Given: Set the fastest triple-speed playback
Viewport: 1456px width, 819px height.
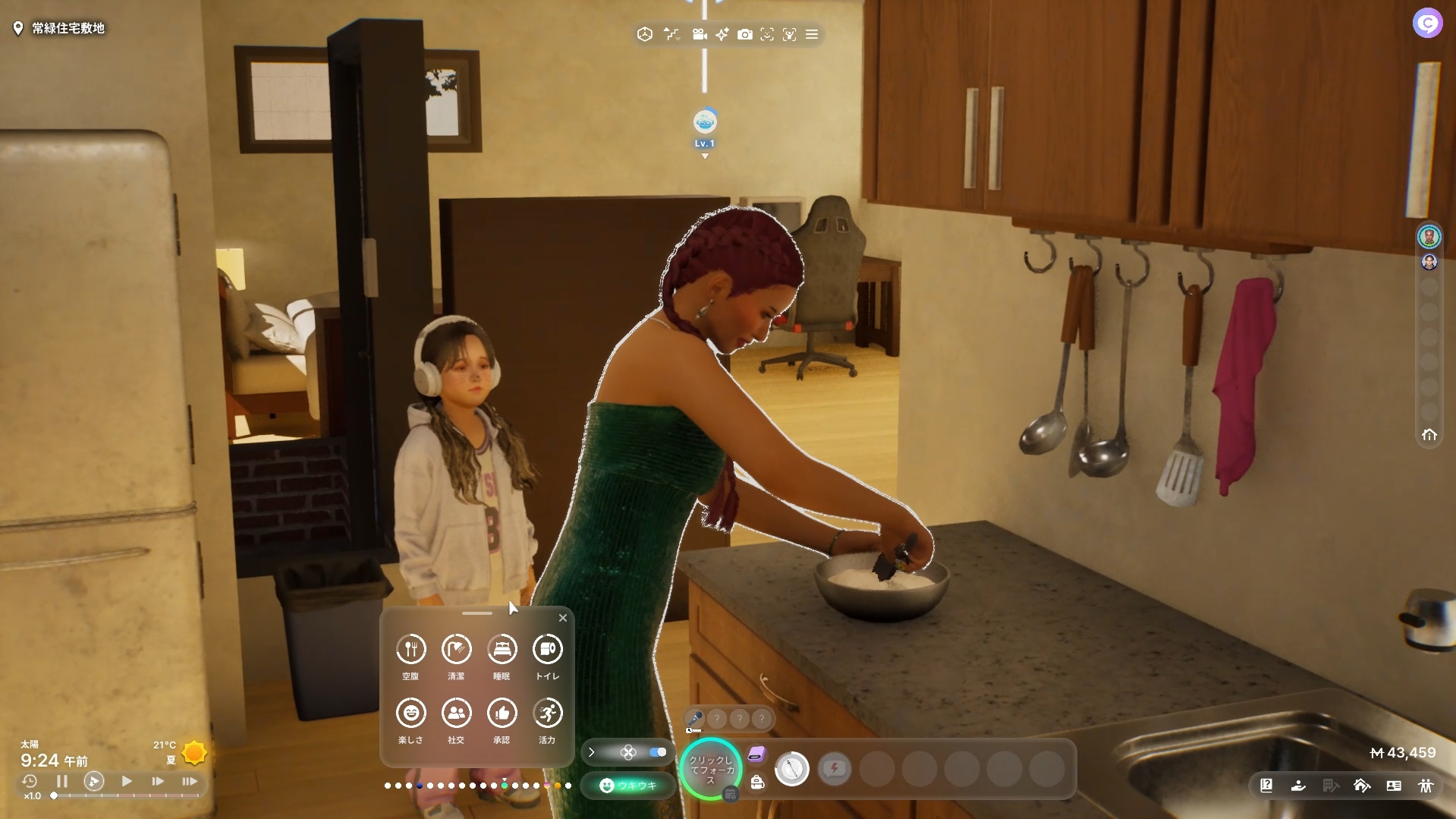Looking at the screenshot, I should (190, 781).
